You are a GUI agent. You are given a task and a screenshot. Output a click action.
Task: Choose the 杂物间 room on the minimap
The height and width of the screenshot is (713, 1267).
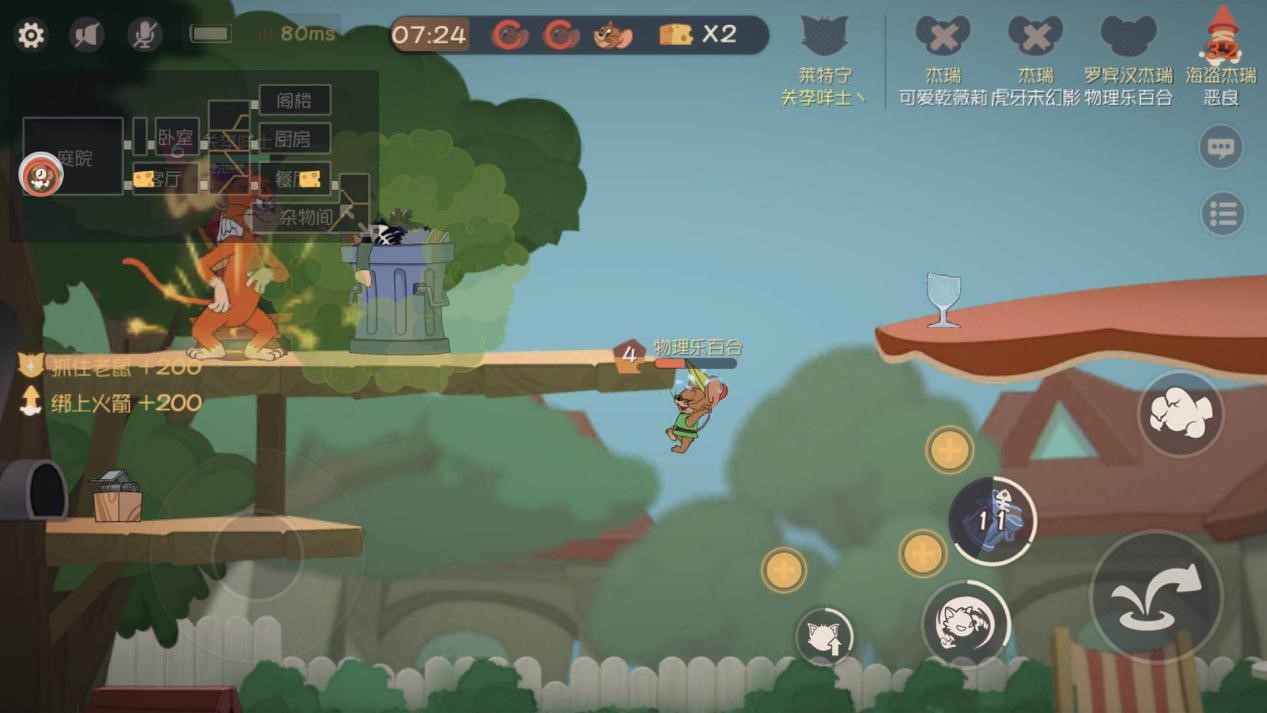point(305,215)
